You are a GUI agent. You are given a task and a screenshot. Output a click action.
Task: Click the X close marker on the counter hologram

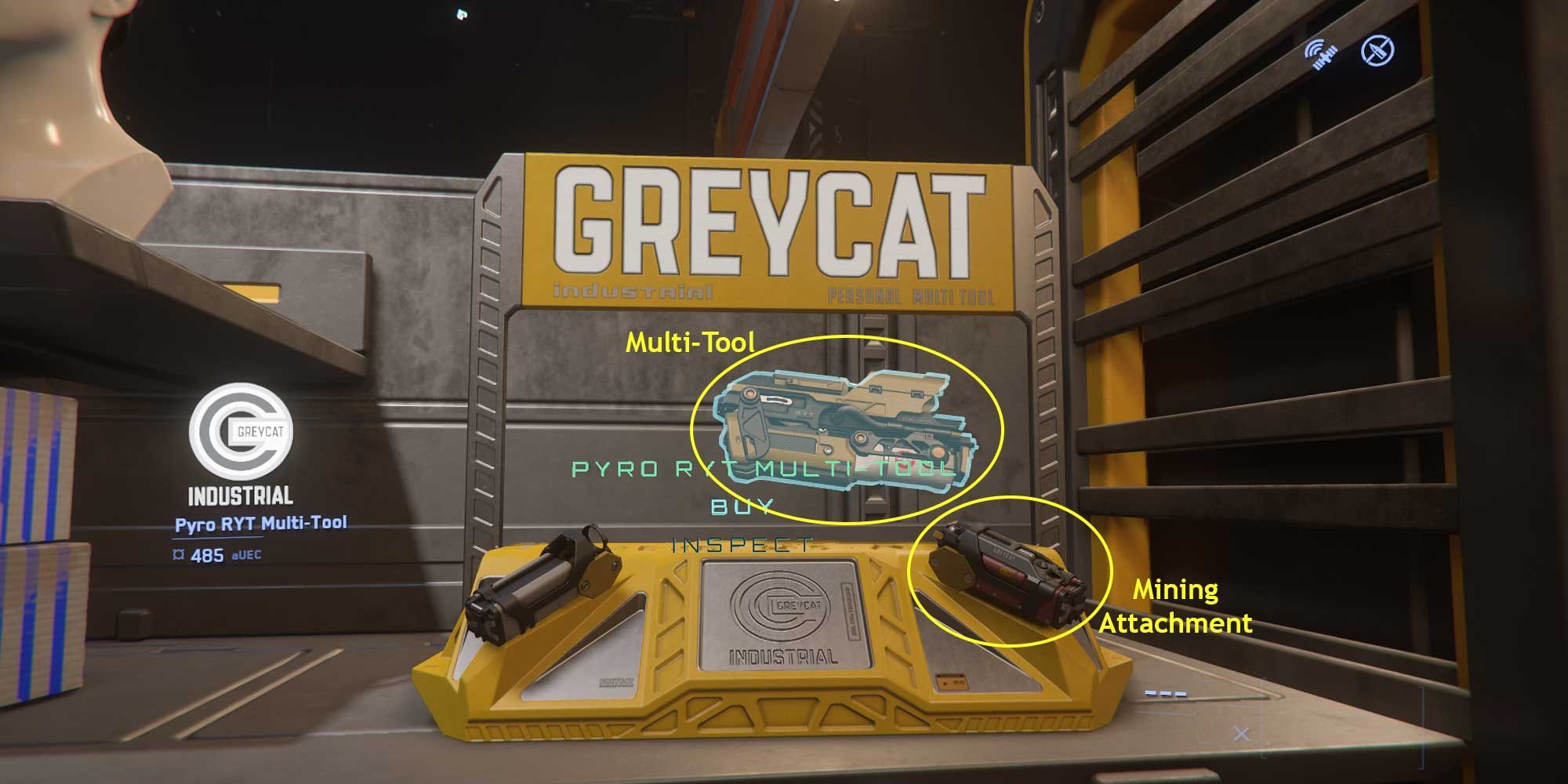click(1243, 731)
